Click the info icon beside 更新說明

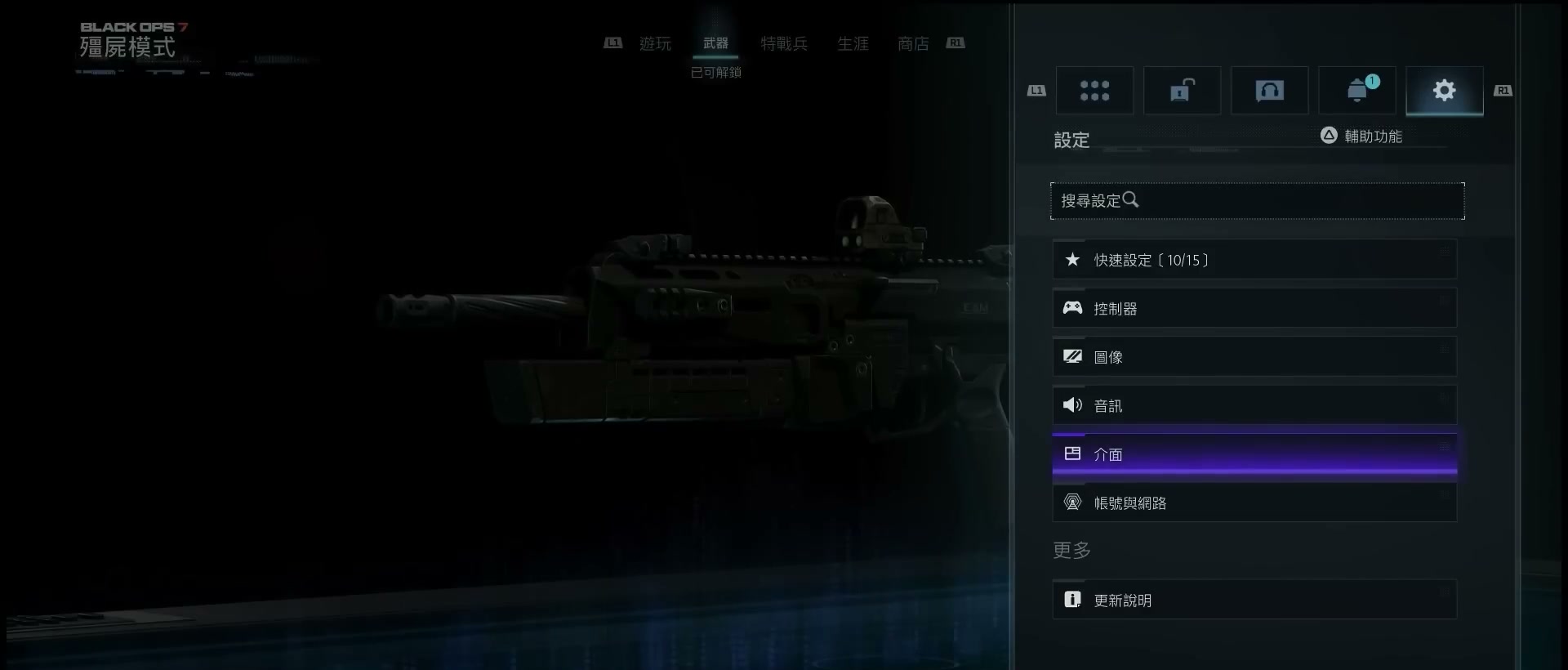[x=1072, y=599]
